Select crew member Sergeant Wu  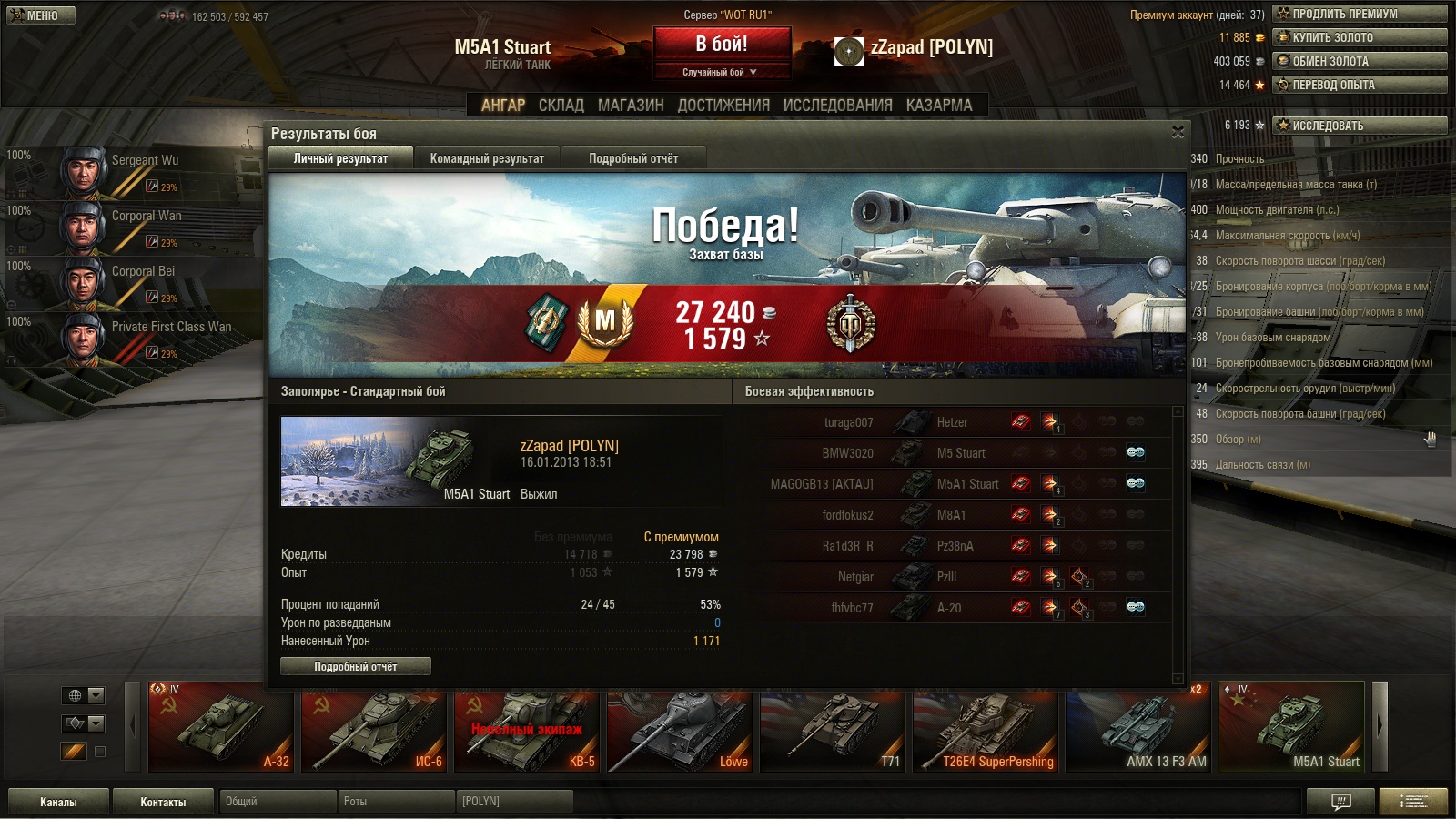136,171
